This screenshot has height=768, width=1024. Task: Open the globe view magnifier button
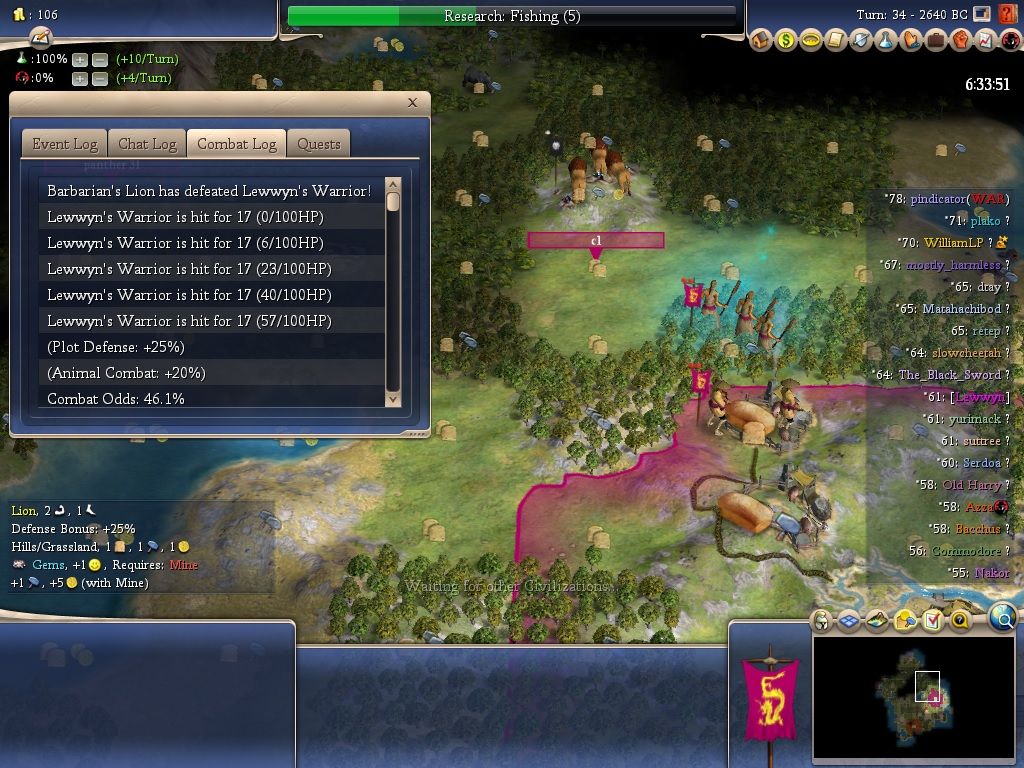(1003, 619)
